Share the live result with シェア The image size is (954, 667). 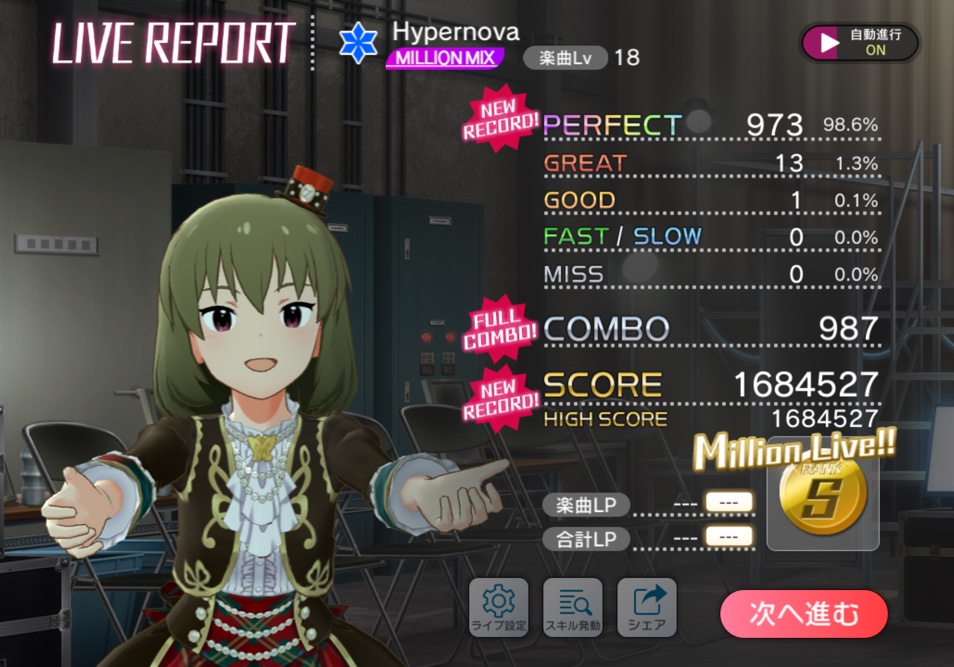pos(647,607)
